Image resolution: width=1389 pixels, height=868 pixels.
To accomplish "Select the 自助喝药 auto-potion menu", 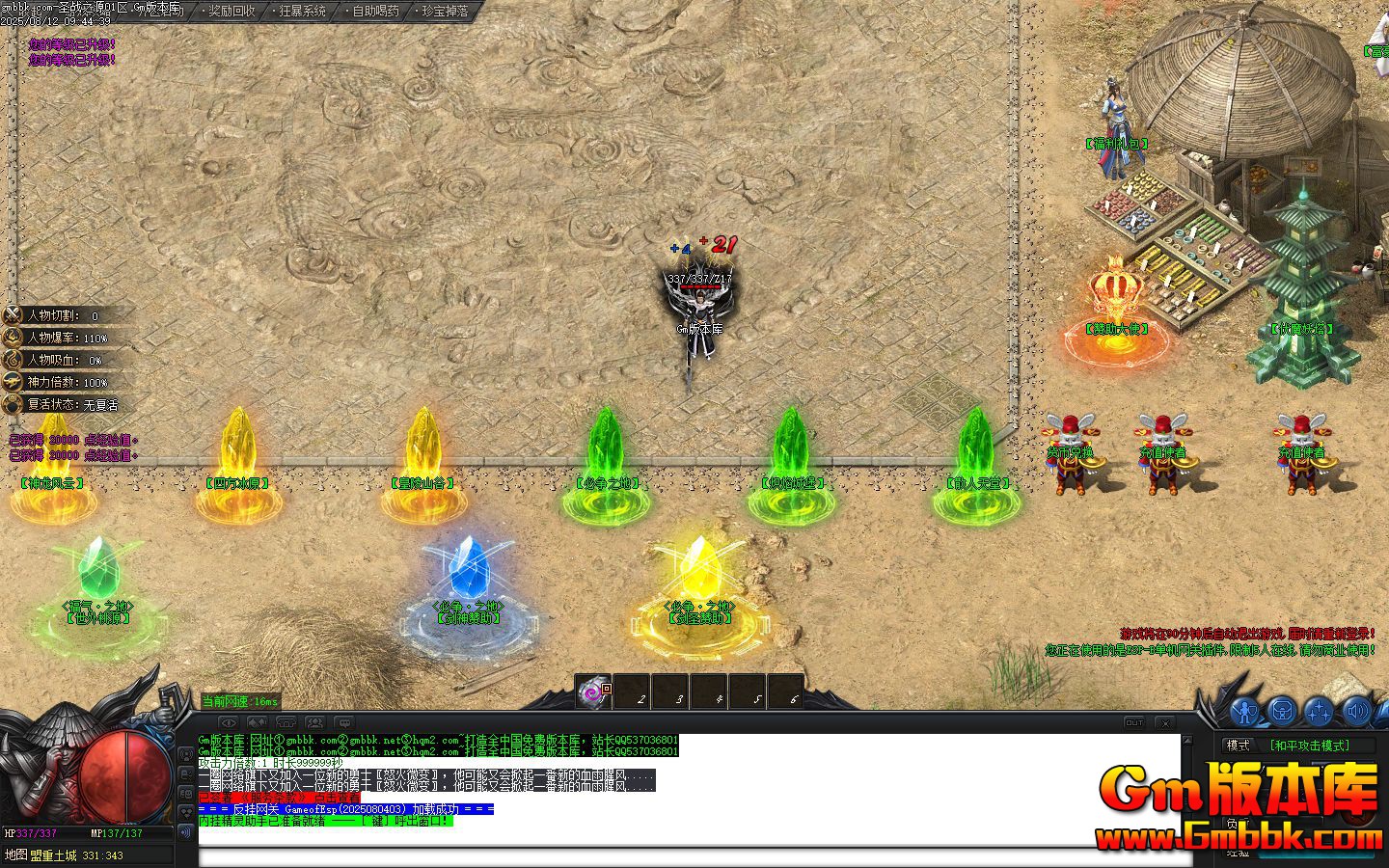I will (375, 12).
